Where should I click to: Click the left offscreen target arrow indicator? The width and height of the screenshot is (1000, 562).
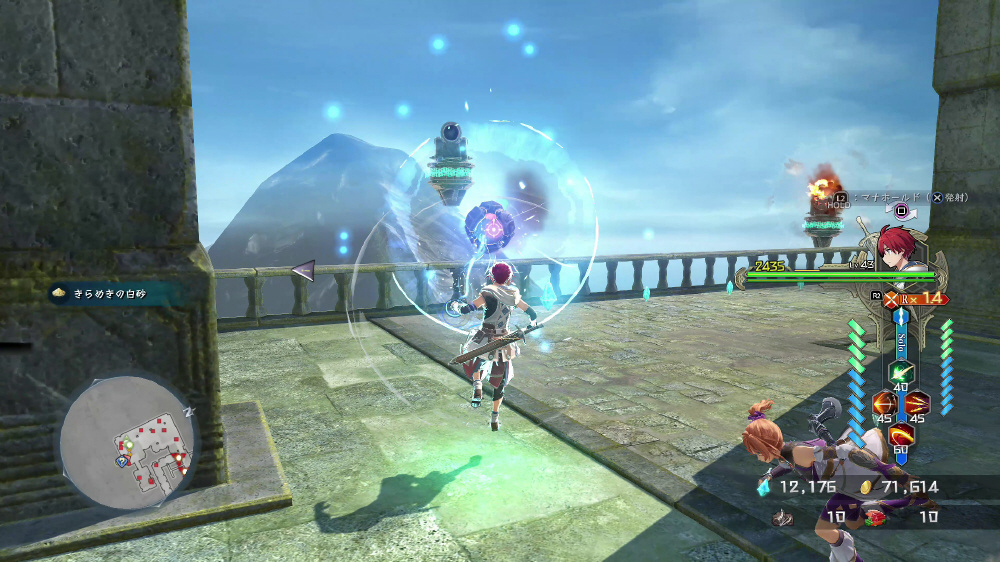pos(302,269)
